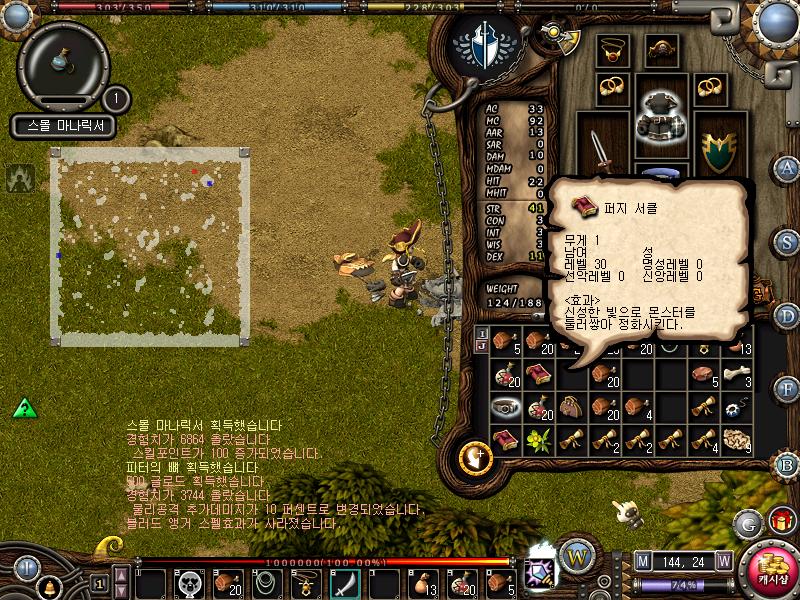This screenshot has width=800, height=600.
Task: Click the round B side button
Action: pos(787,463)
